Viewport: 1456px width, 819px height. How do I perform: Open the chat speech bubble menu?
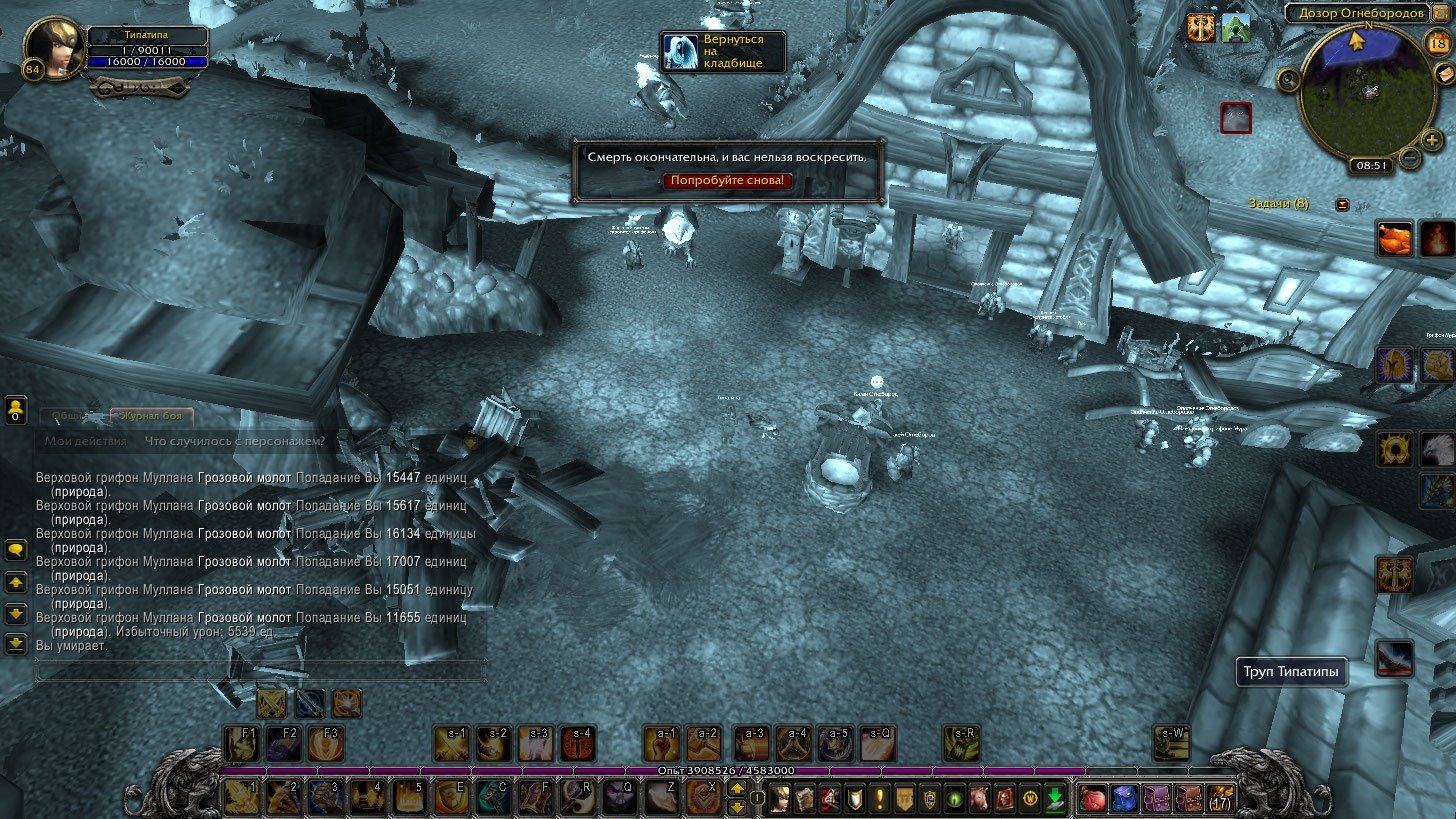[16, 550]
